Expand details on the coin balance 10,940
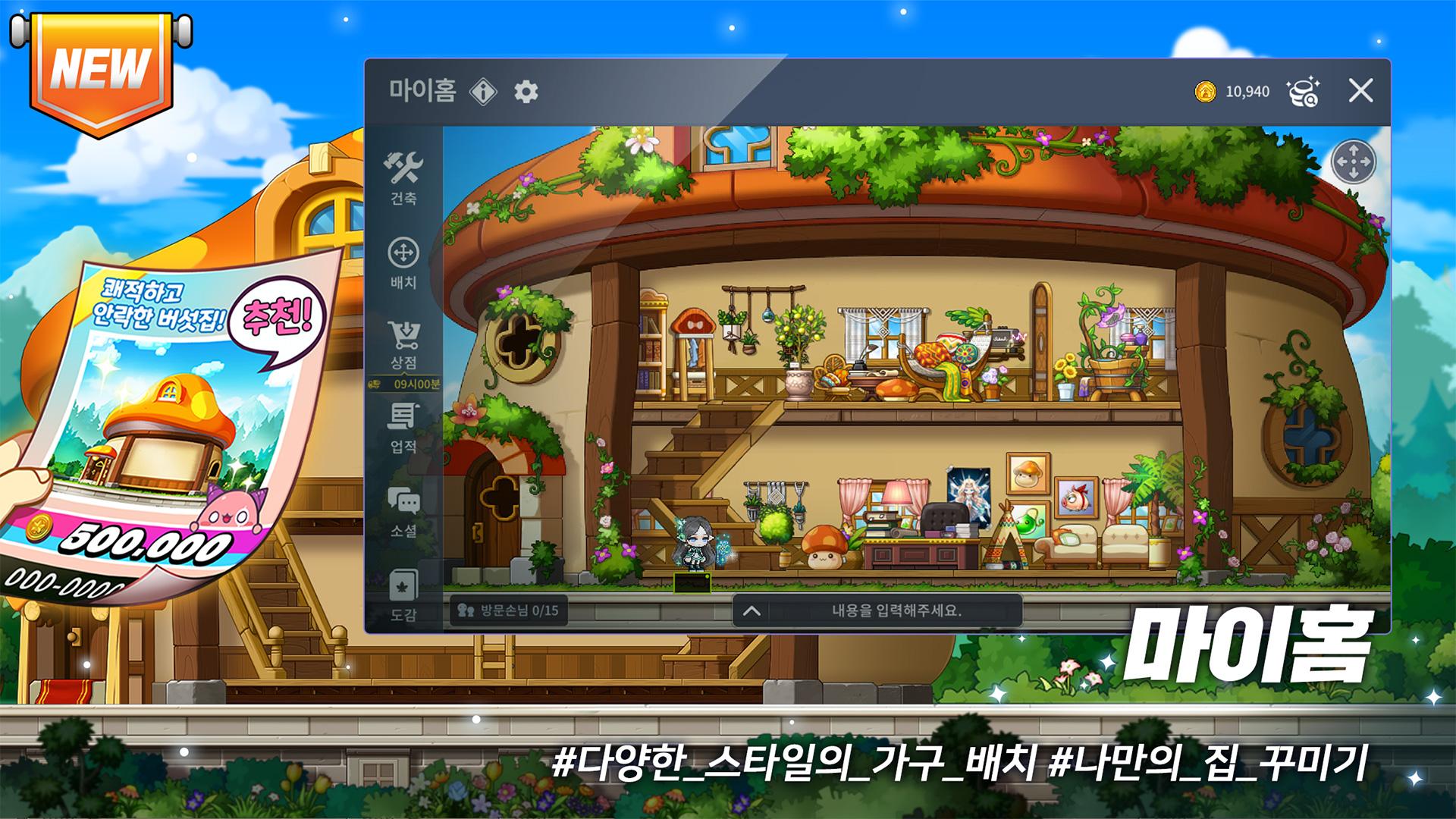 (x=1247, y=91)
